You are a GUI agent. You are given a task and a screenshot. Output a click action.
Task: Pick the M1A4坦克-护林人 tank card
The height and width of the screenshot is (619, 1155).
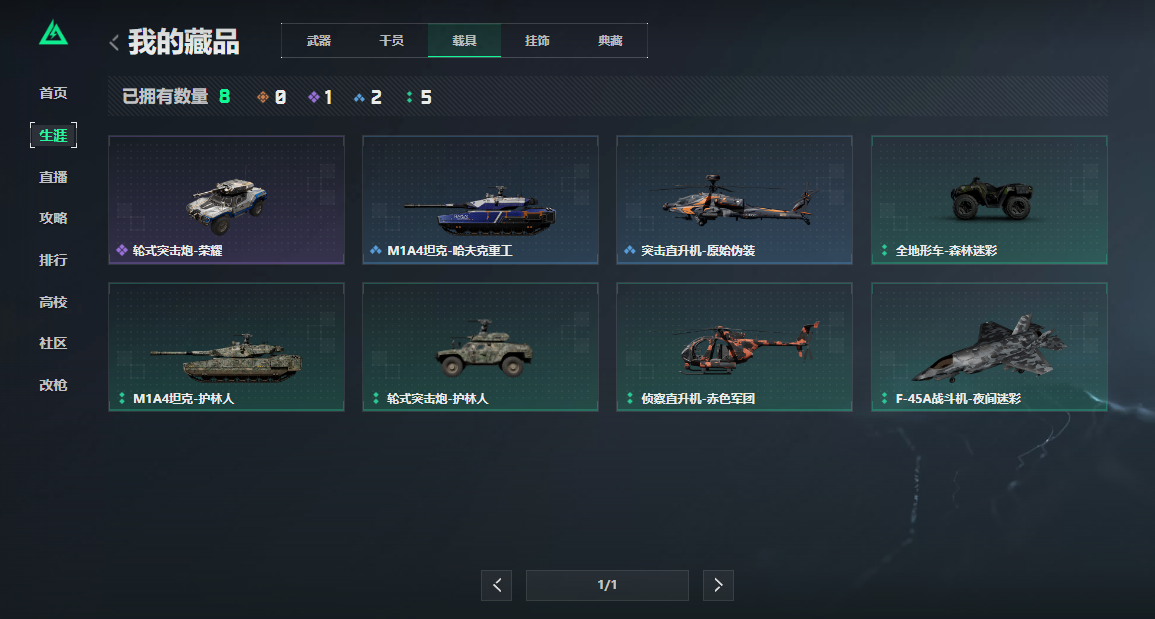226,347
